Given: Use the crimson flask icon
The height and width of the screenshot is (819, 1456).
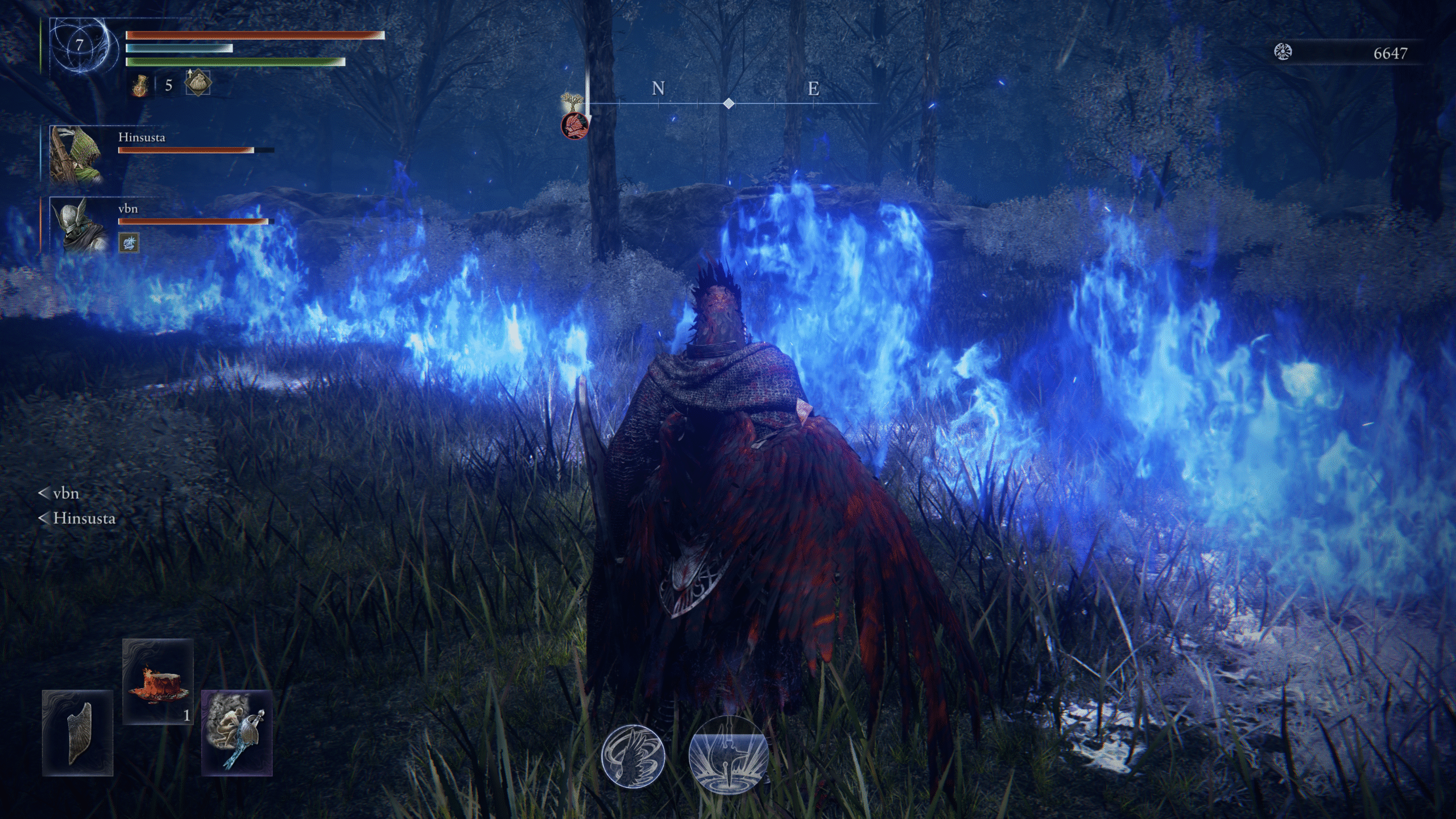Looking at the screenshot, I should [140, 85].
